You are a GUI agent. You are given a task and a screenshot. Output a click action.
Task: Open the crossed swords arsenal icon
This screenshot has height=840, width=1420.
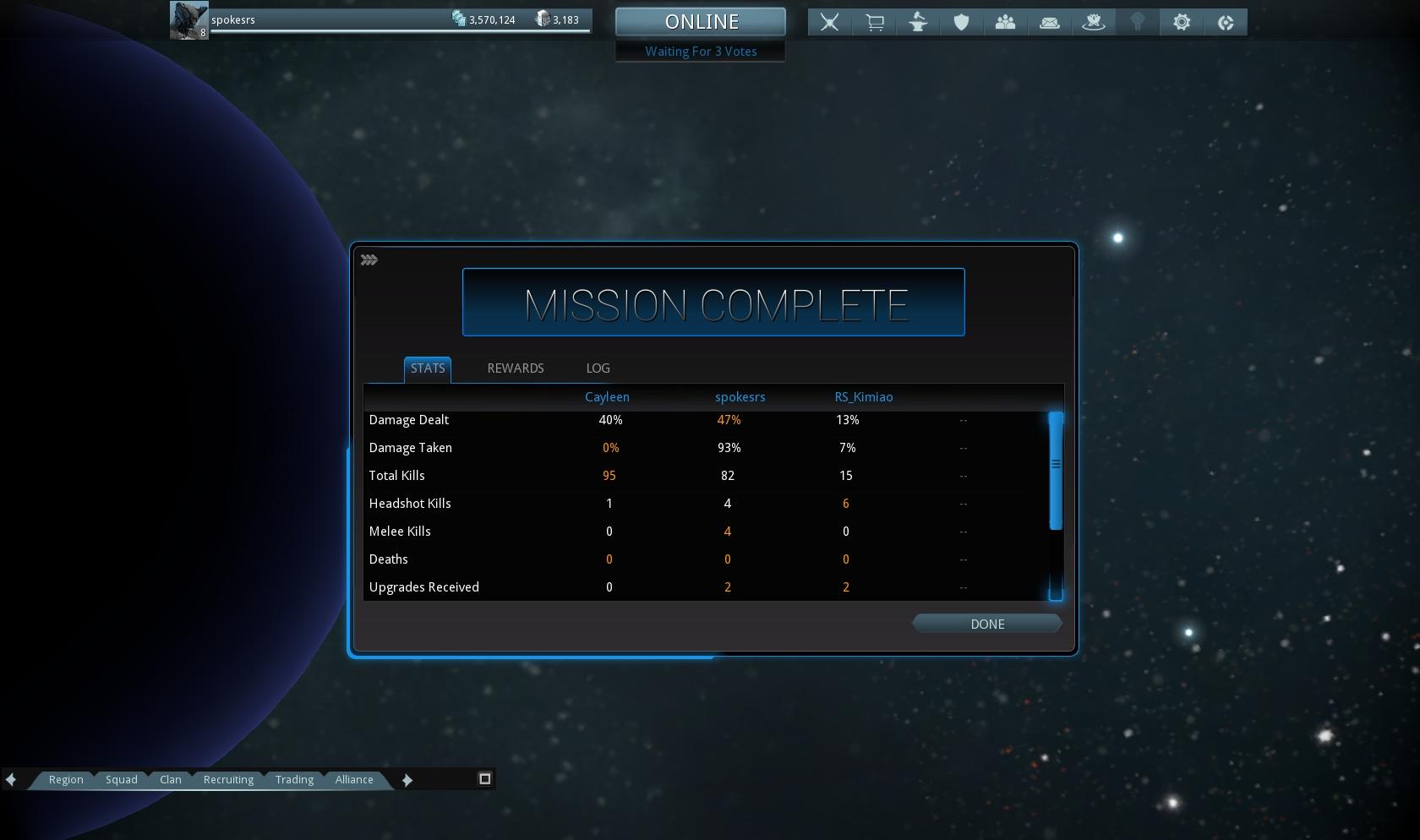830,23
